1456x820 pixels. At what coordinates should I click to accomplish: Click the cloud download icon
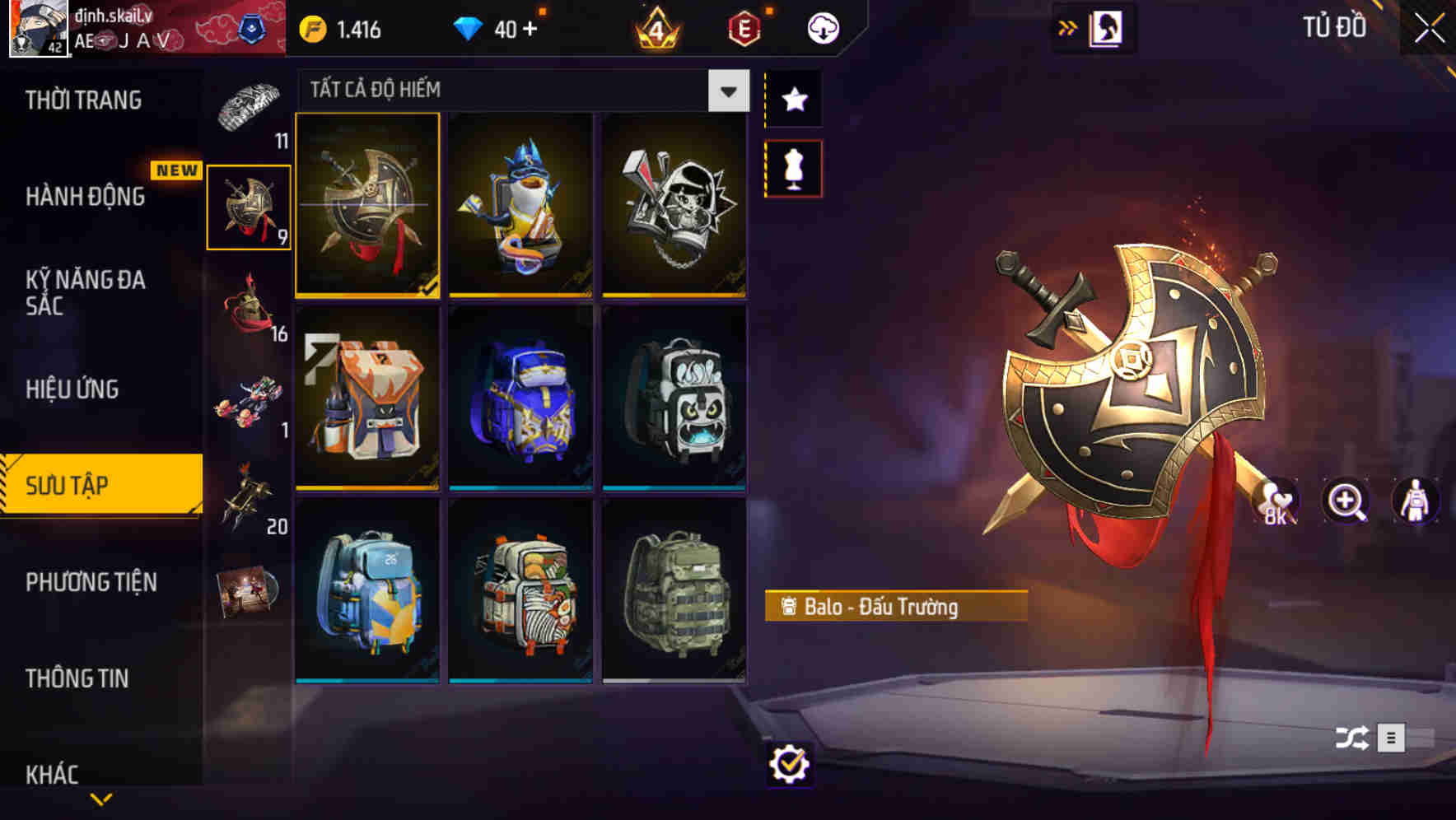(x=824, y=27)
